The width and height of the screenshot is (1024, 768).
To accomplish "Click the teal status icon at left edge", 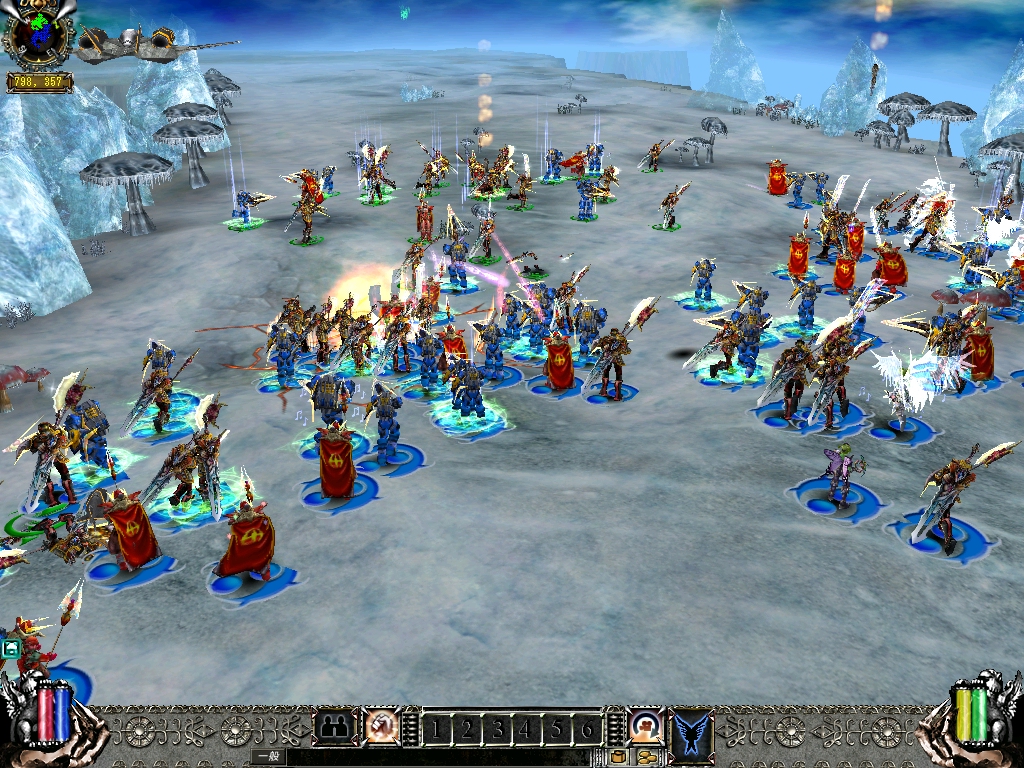I will pyautogui.click(x=10, y=648).
